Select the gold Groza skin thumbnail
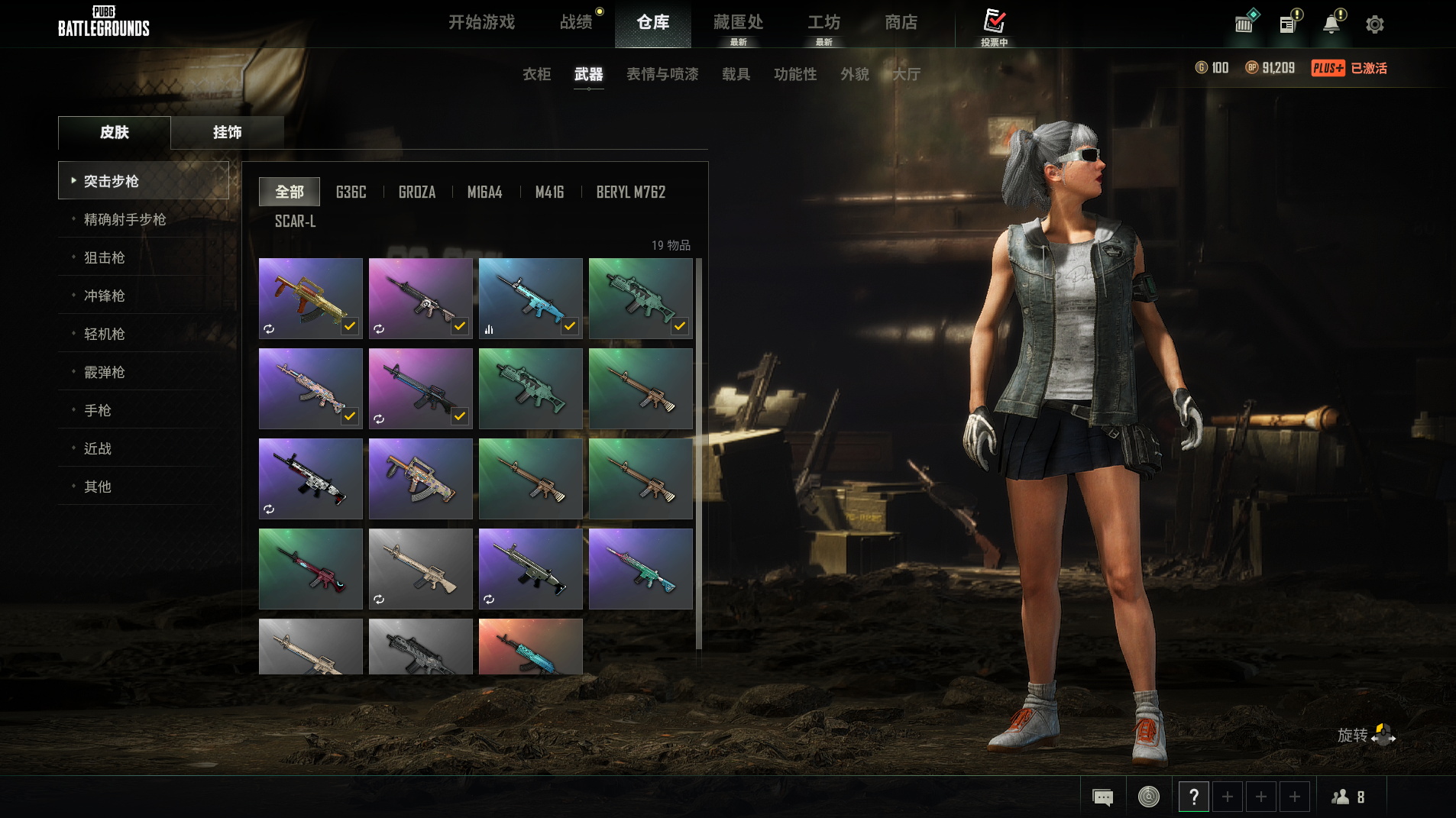This screenshot has height=818, width=1456. (310, 298)
